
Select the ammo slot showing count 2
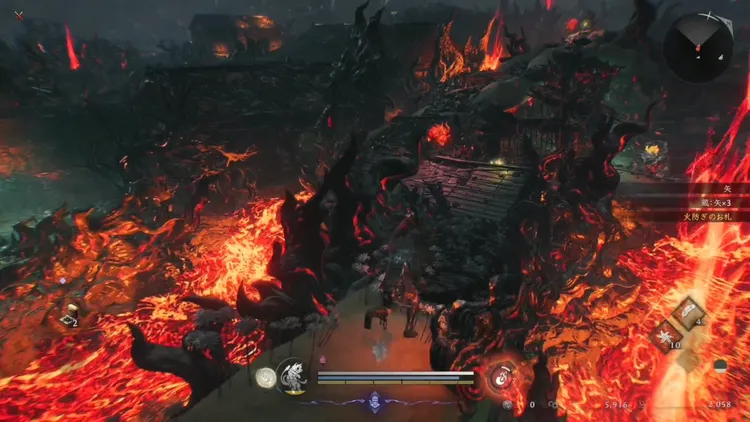point(69,319)
